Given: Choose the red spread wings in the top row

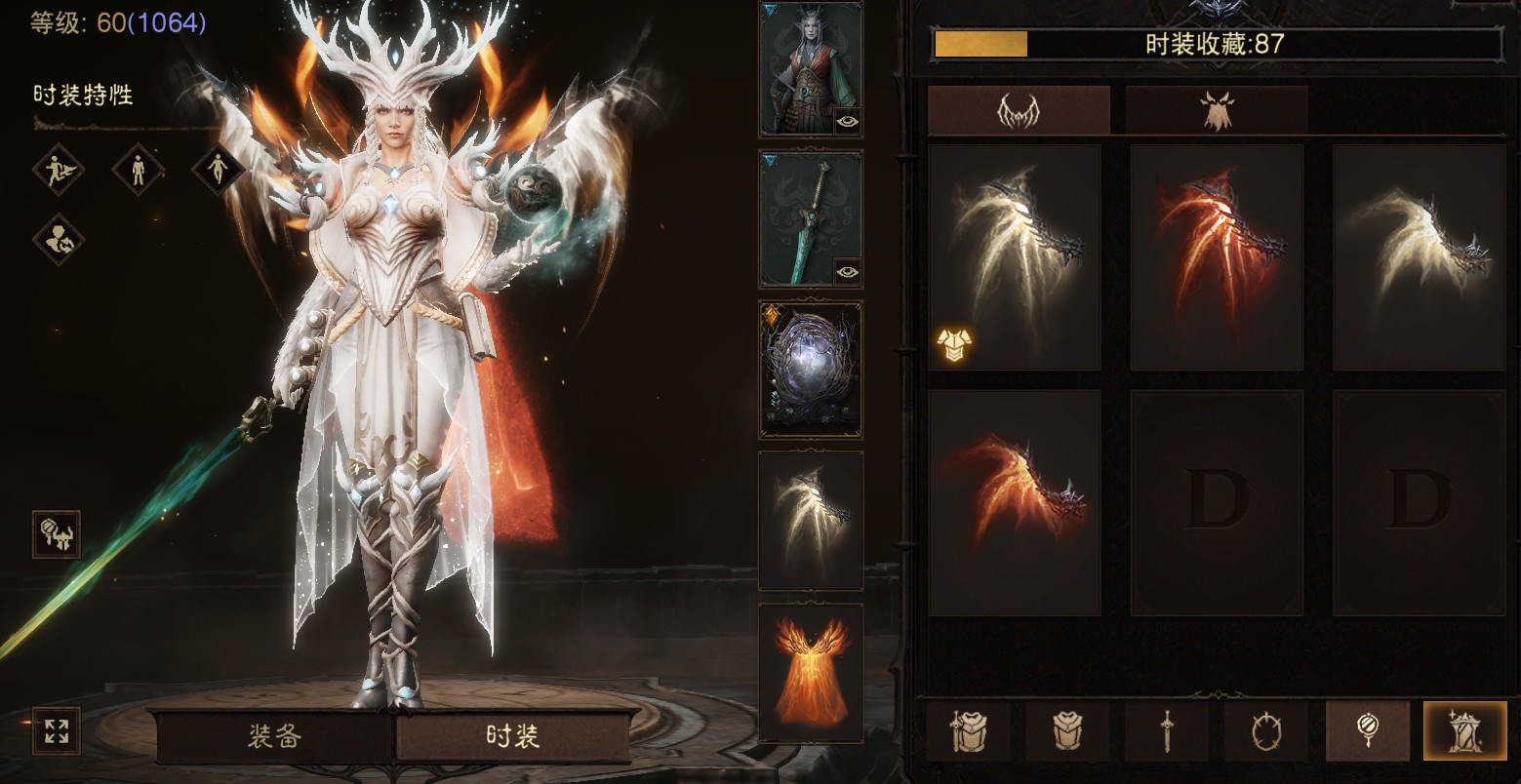Looking at the screenshot, I should (1216, 257).
